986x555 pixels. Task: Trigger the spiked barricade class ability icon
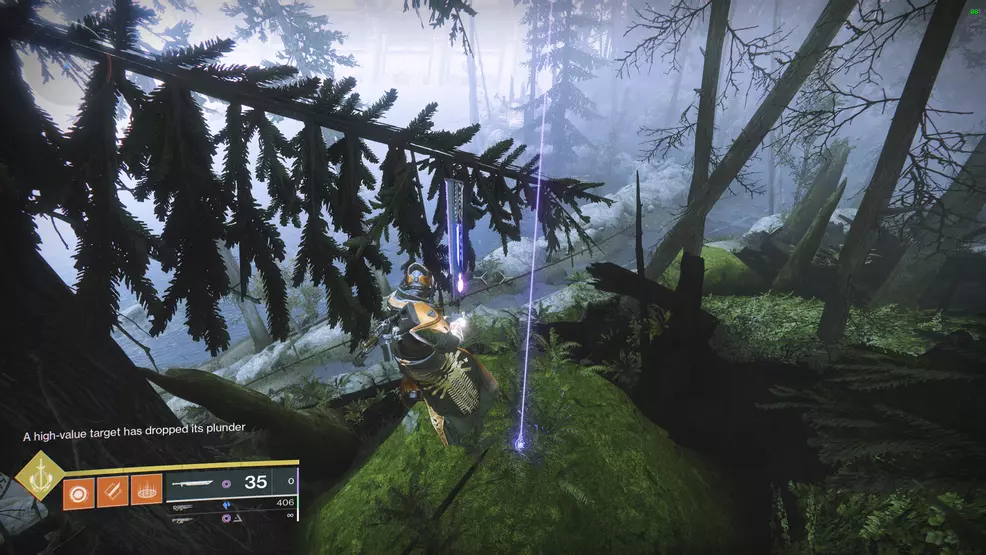pos(146,491)
